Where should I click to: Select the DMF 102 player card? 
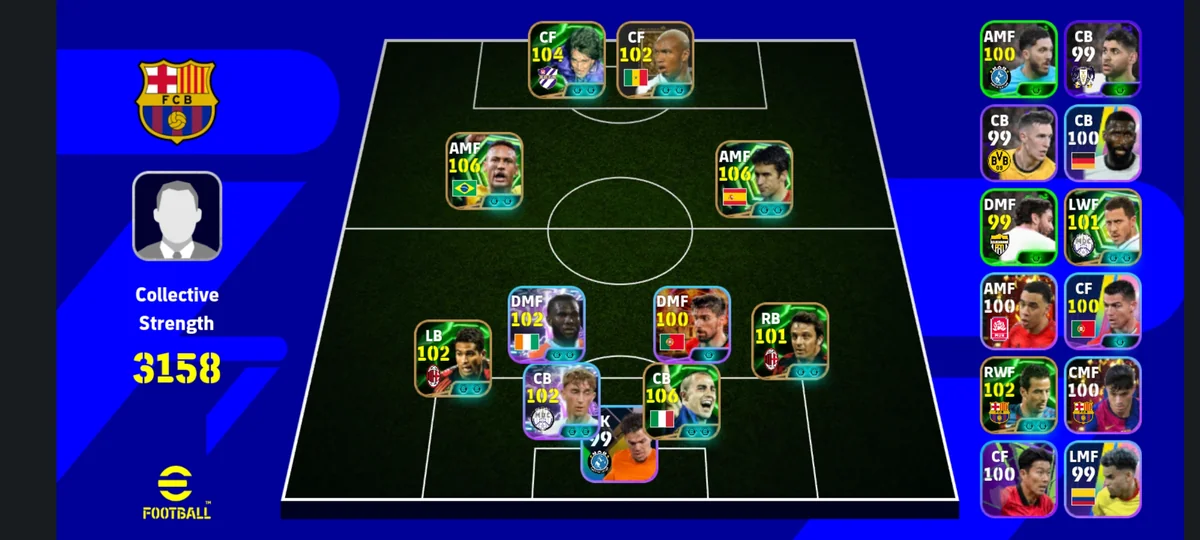547,324
